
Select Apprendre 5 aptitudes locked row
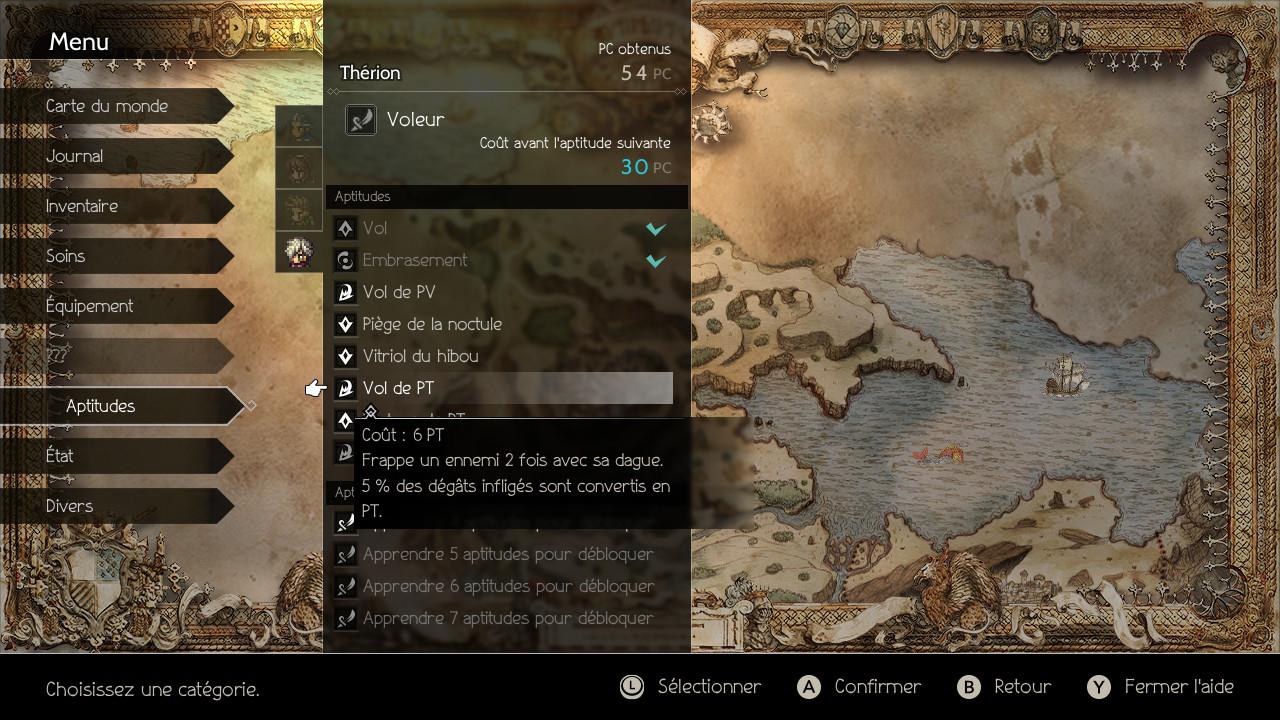(507, 554)
